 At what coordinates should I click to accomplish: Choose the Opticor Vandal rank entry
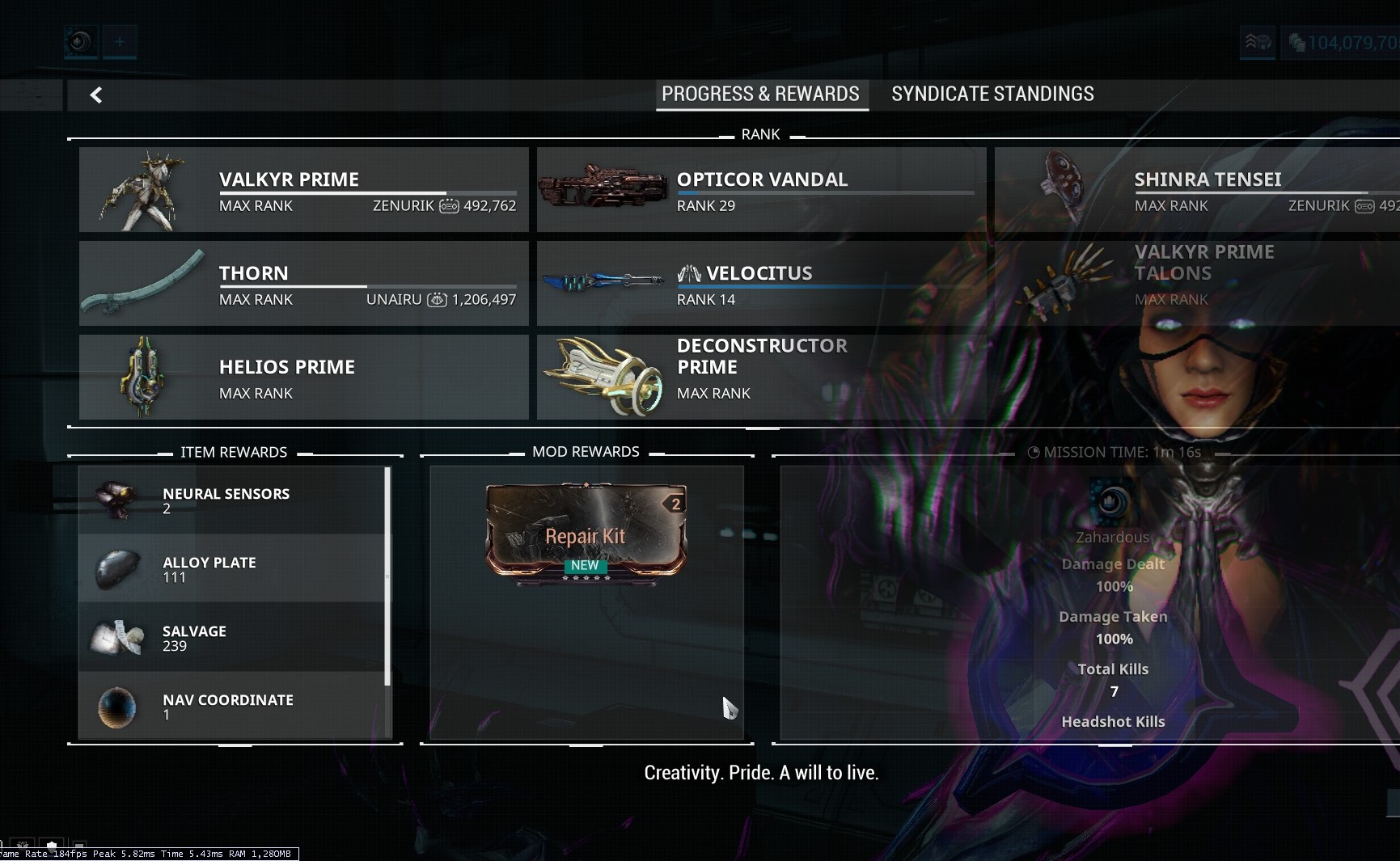click(x=761, y=190)
